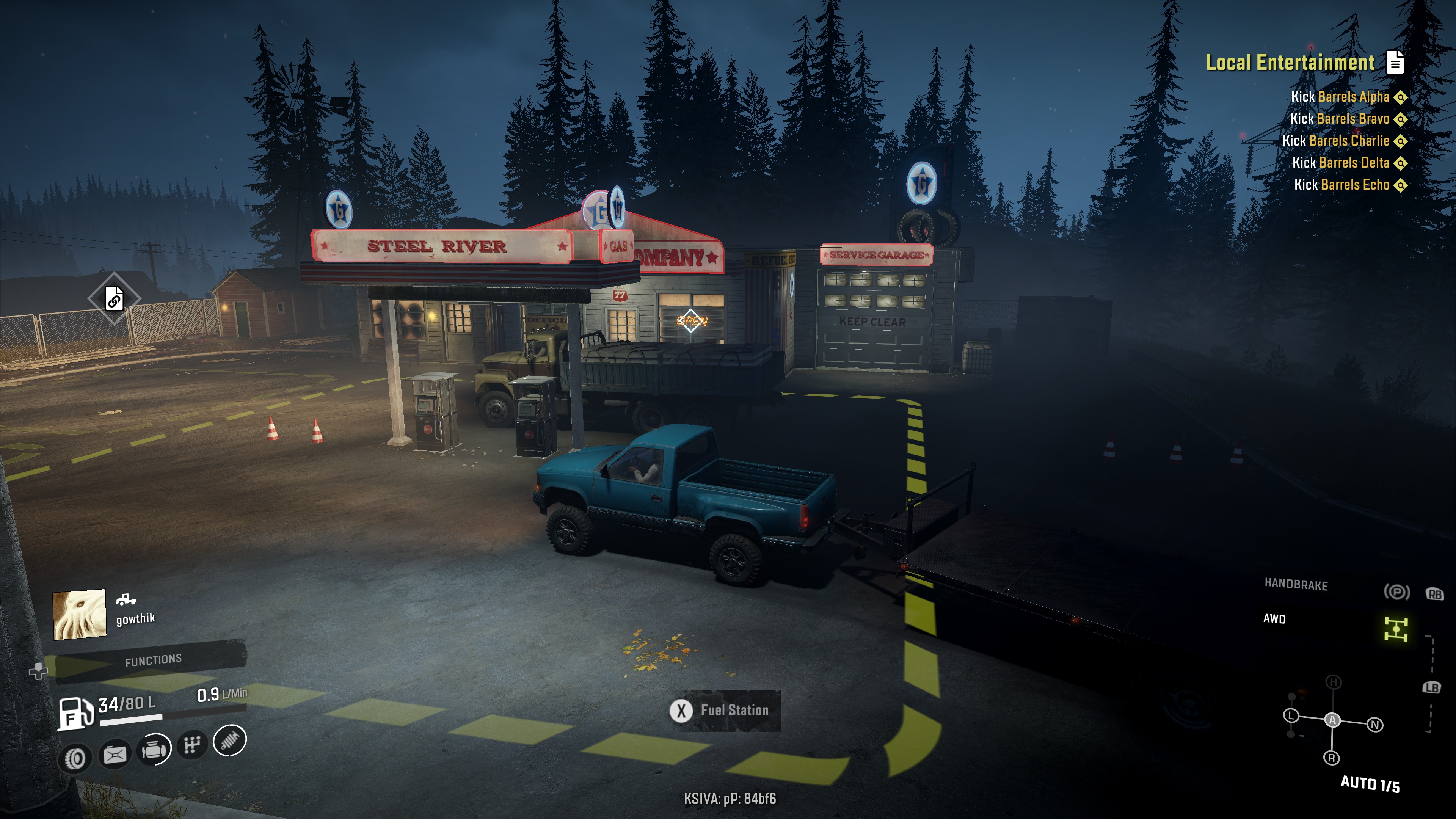This screenshot has height=819, width=1456.
Task: Click the fuel pump icon
Action: 75,714
